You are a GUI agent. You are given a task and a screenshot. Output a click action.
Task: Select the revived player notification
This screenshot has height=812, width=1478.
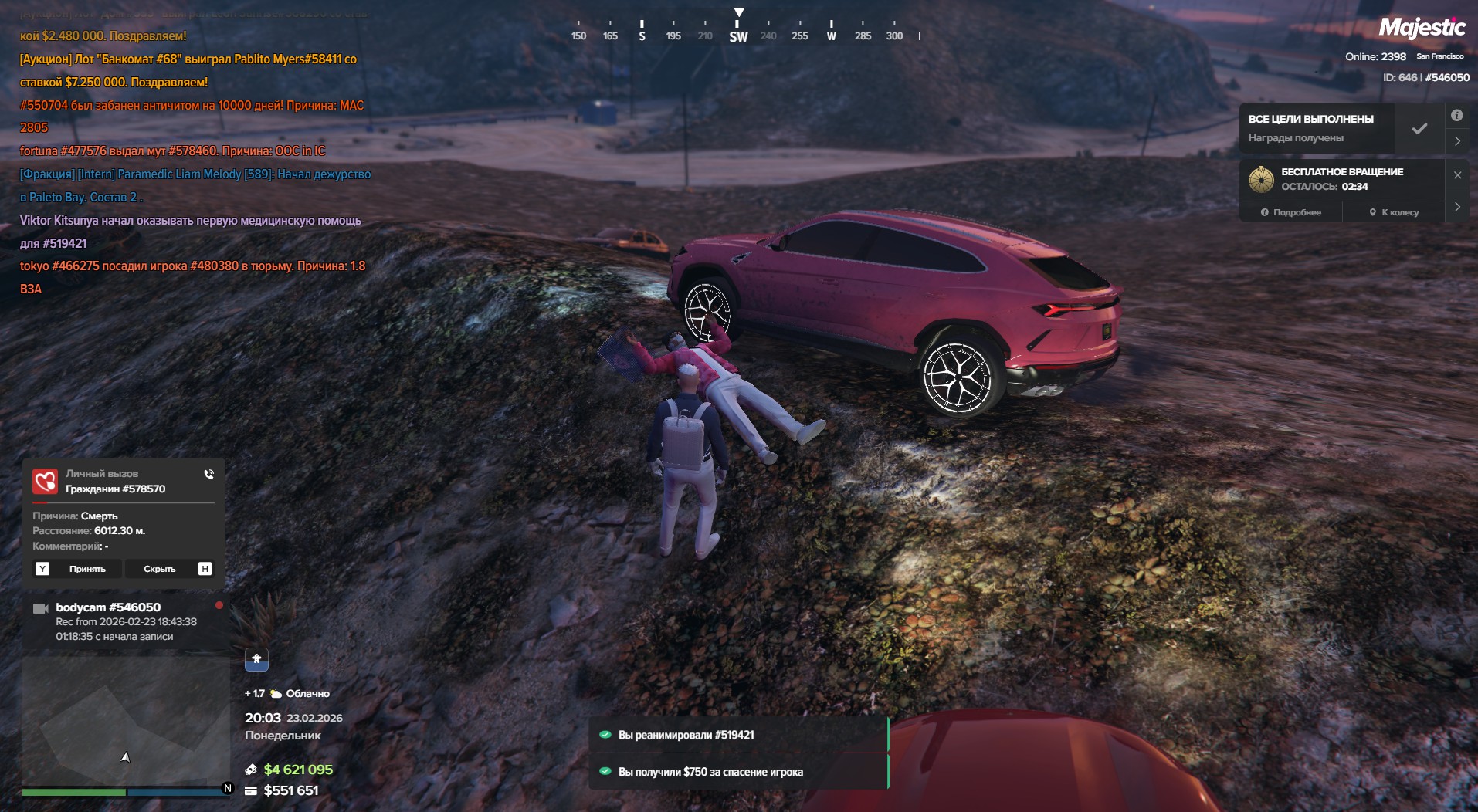[x=739, y=735]
